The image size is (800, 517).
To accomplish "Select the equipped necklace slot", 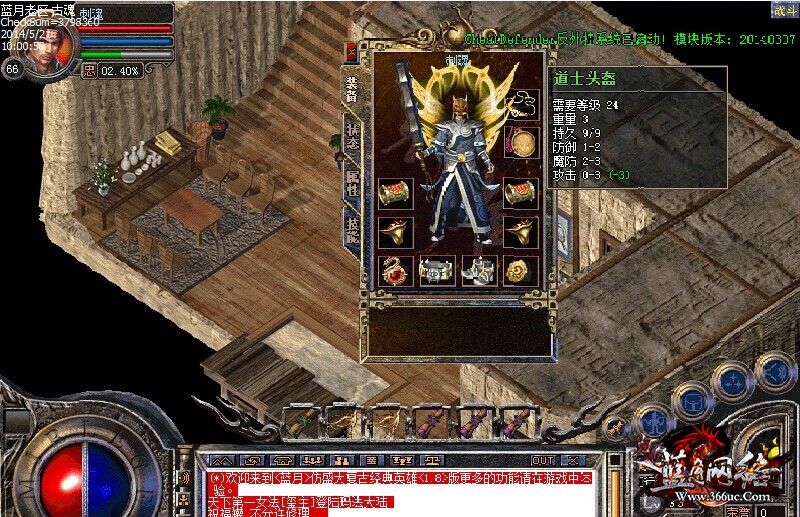I will pyautogui.click(x=520, y=102).
